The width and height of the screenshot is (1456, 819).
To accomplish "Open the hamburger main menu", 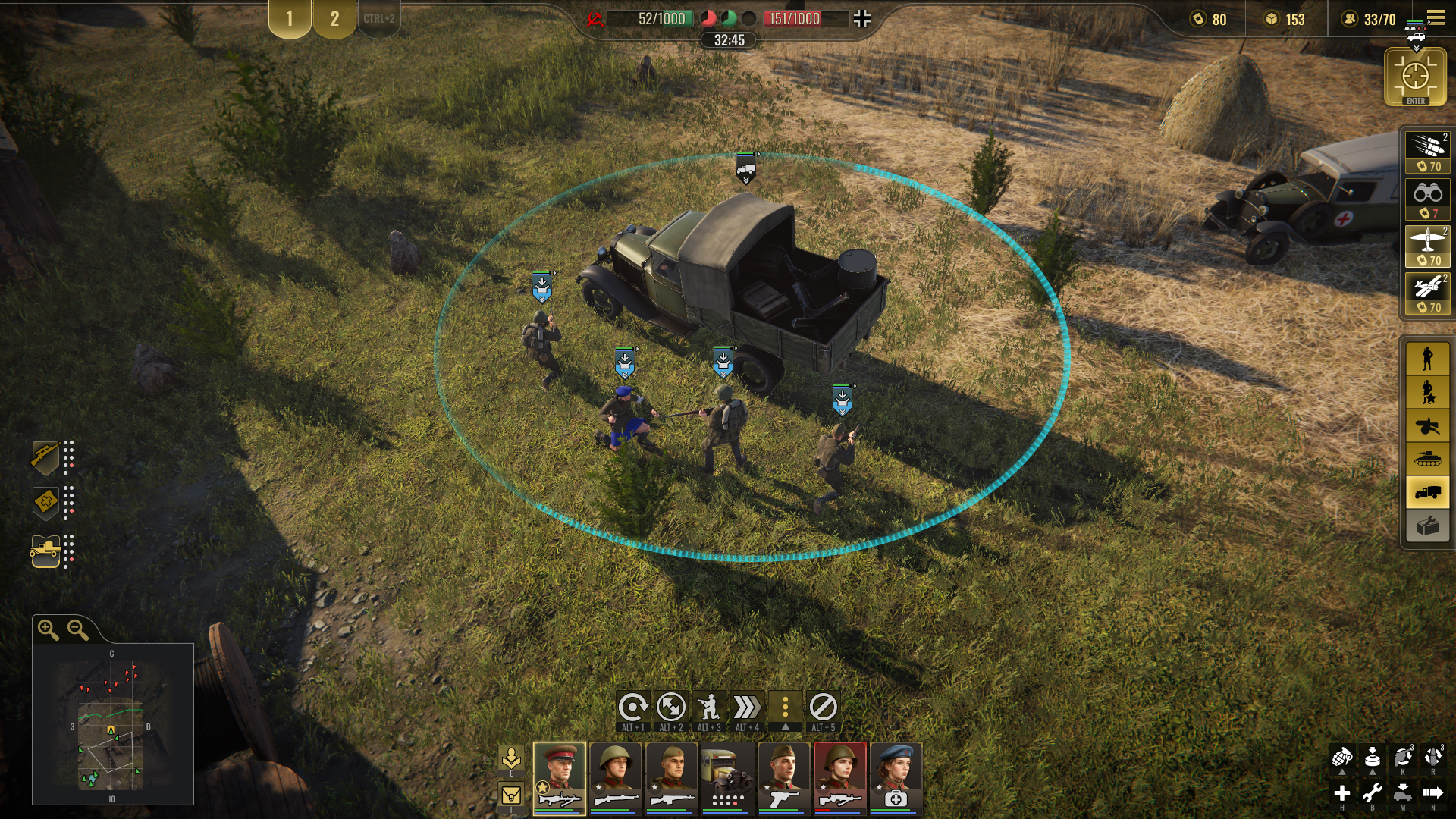I will [1436, 17].
